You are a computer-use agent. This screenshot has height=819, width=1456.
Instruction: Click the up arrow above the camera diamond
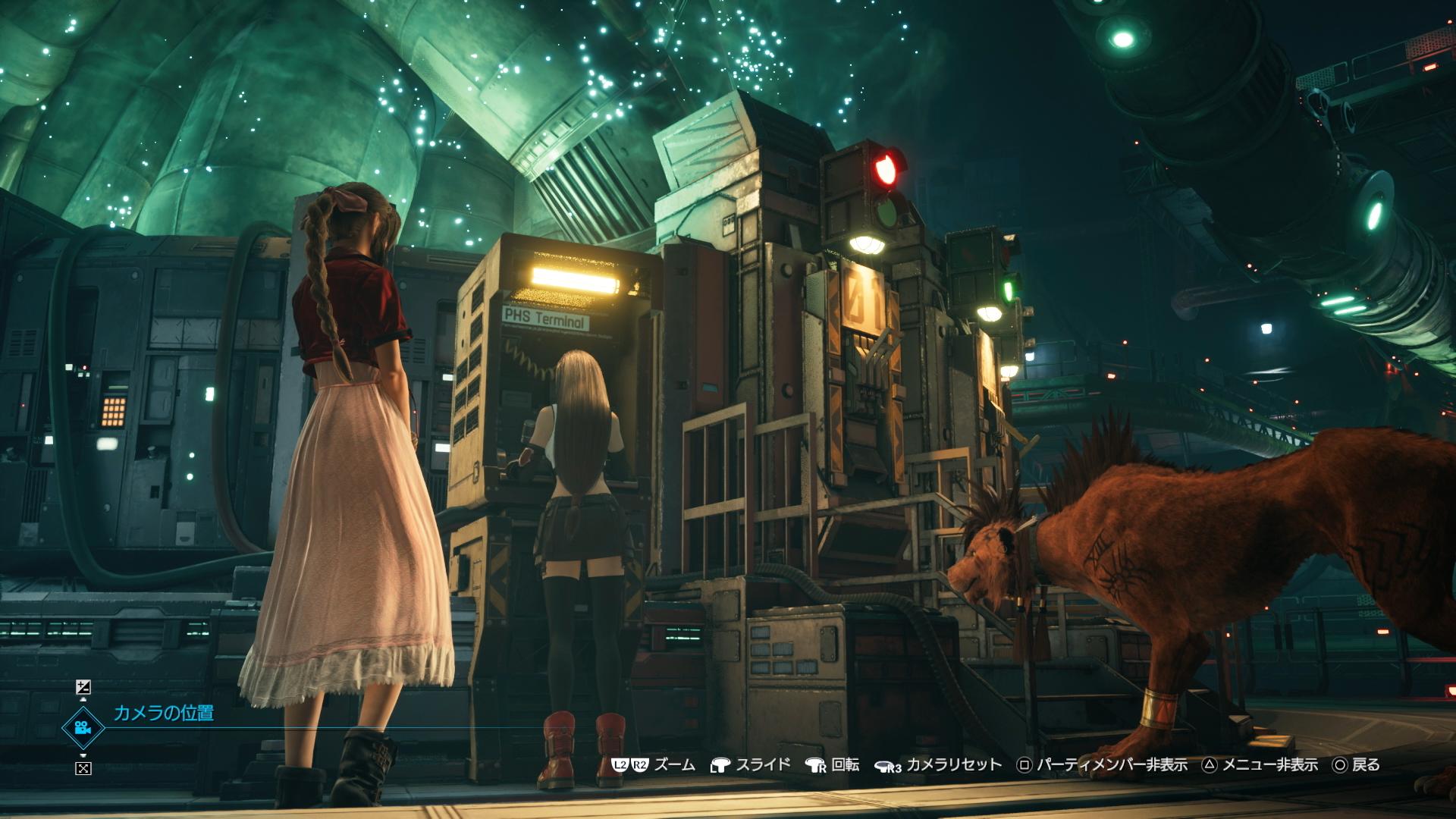point(83,699)
